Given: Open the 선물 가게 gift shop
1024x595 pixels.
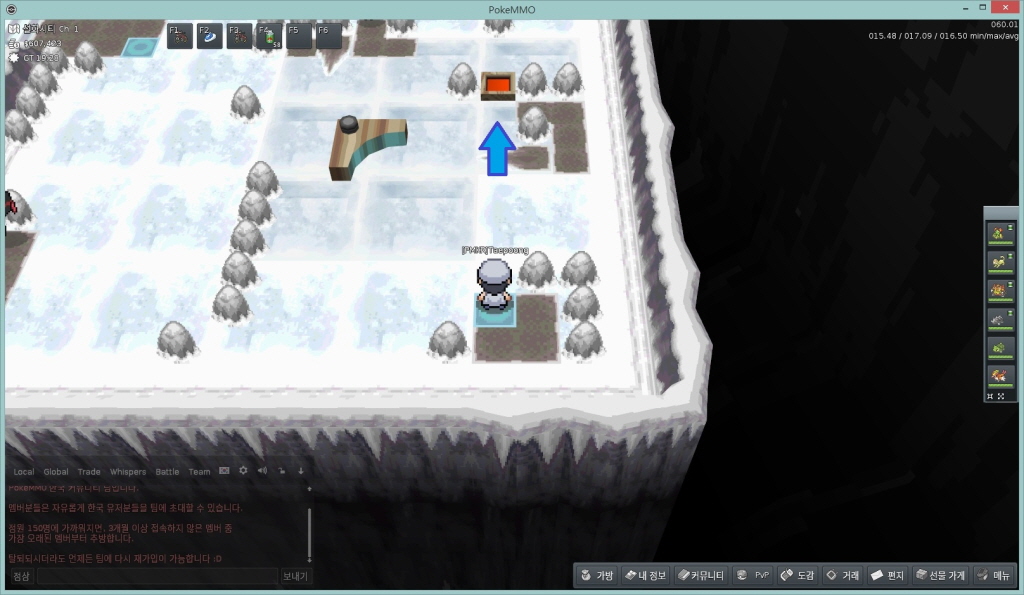Looking at the screenshot, I should point(939,575).
